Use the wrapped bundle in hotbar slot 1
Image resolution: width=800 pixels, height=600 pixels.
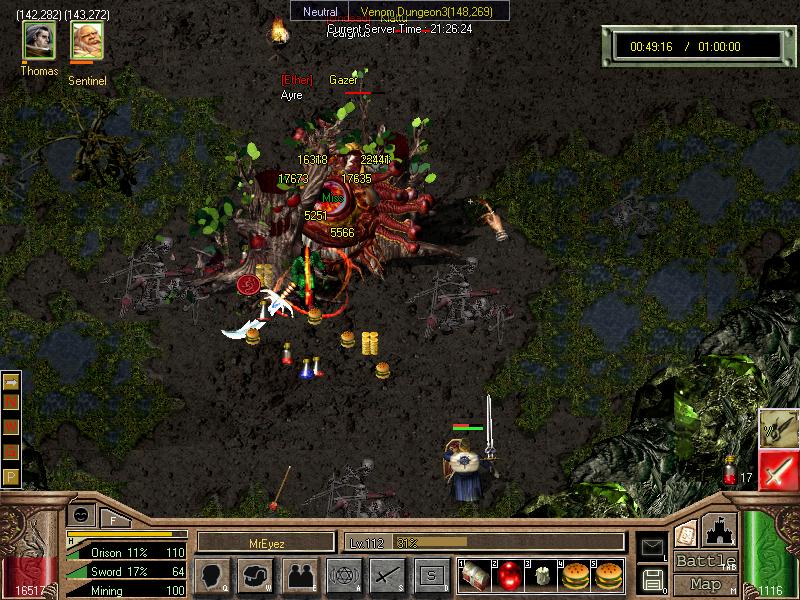477,575
